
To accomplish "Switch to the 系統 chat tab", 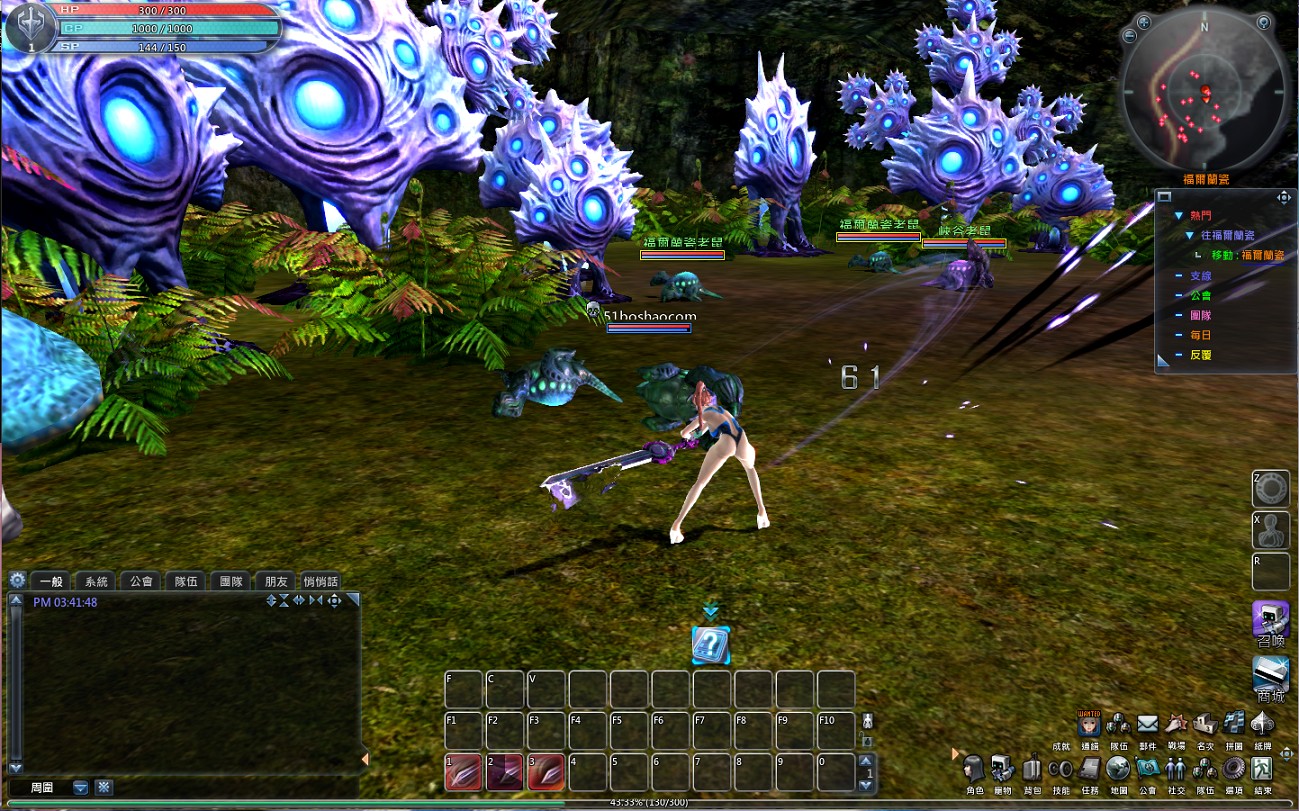I will coord(96,581).
